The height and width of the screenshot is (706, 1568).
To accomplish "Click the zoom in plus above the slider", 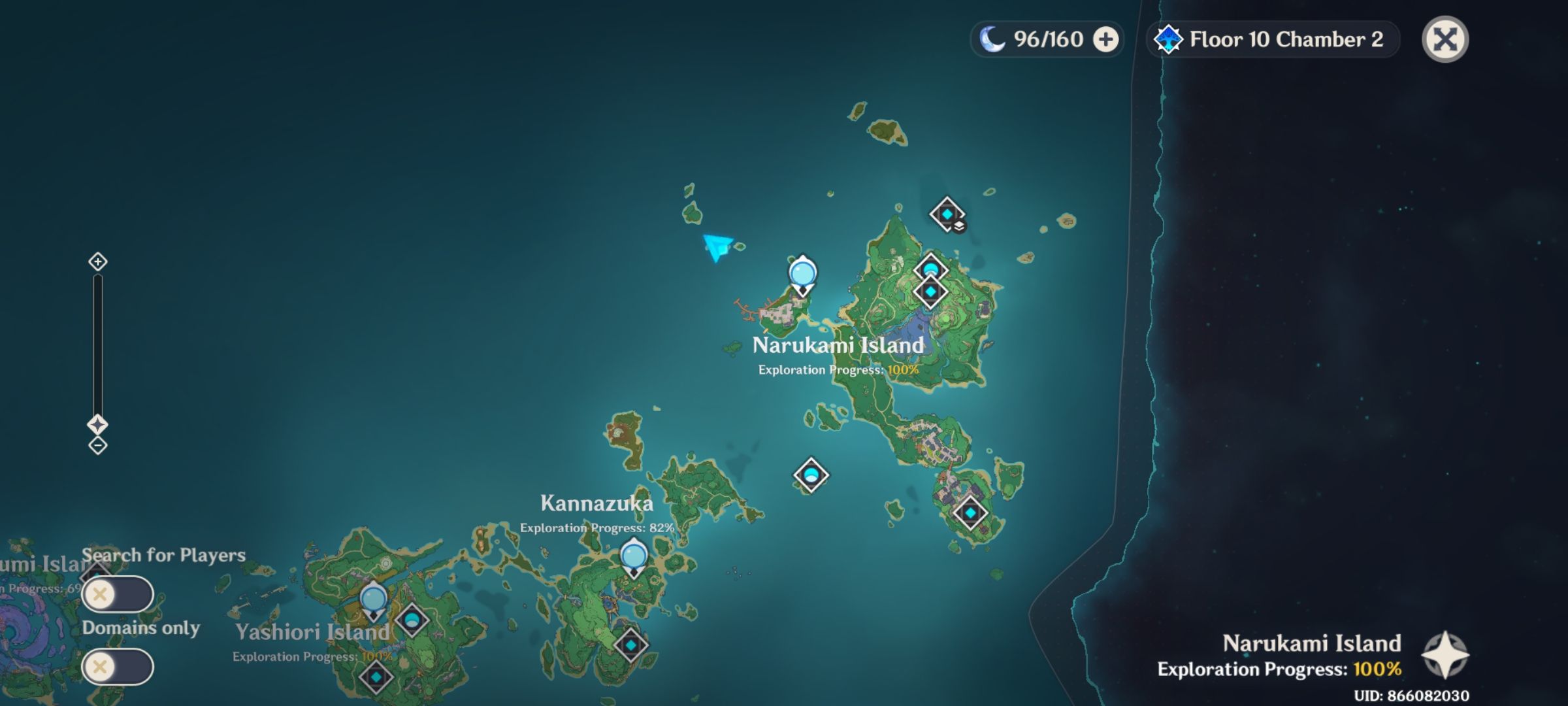I will [98, 261].
